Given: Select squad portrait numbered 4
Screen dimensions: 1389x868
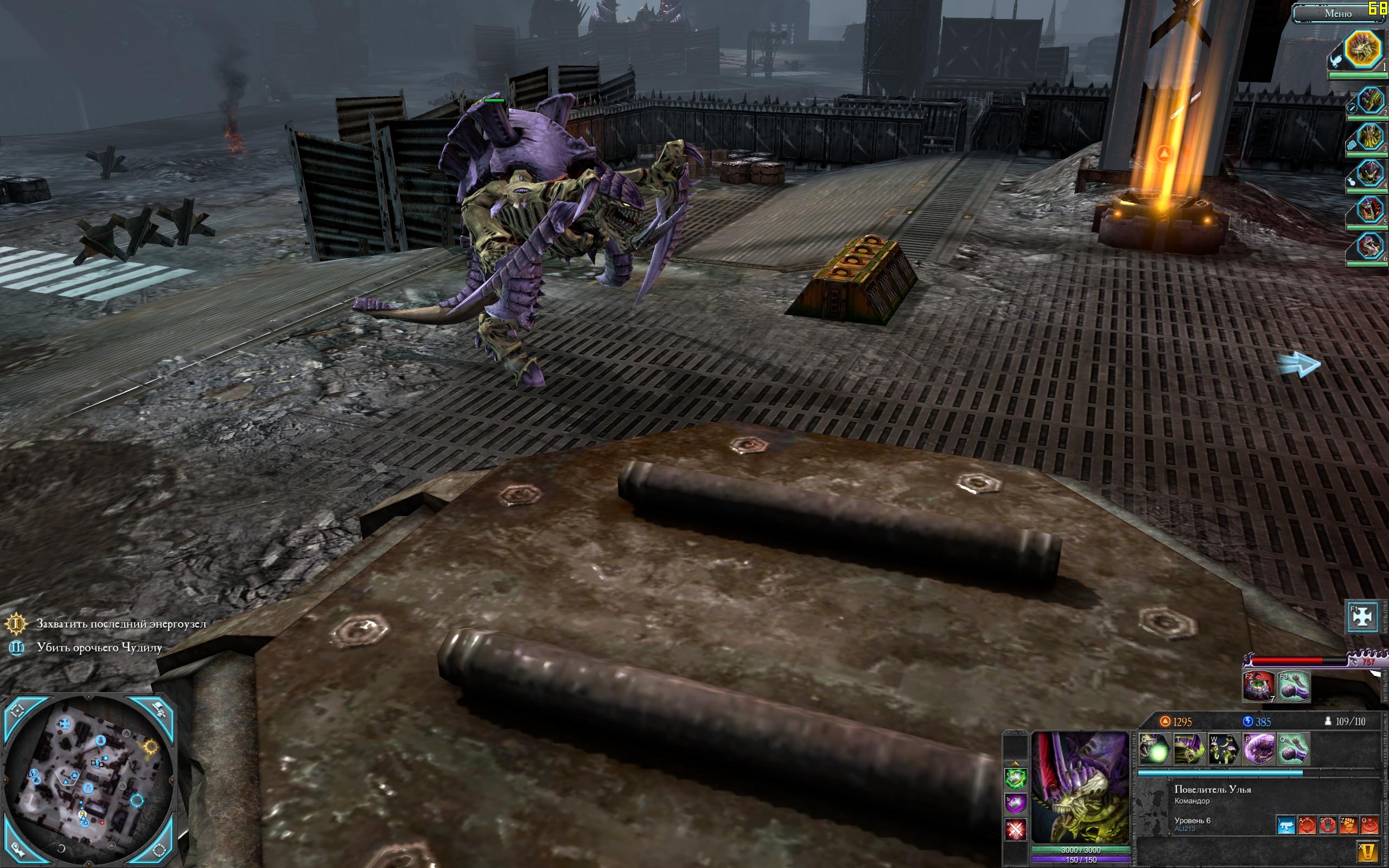Looking at the screenshot, I should coord(1369,174).
